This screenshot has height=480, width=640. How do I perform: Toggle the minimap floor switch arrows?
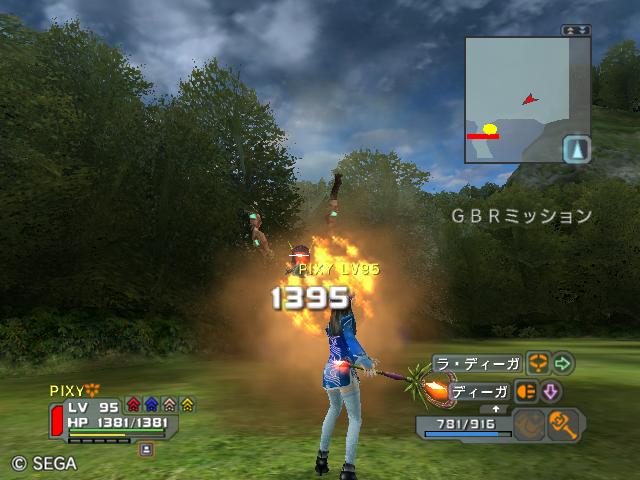pos(576,31)
